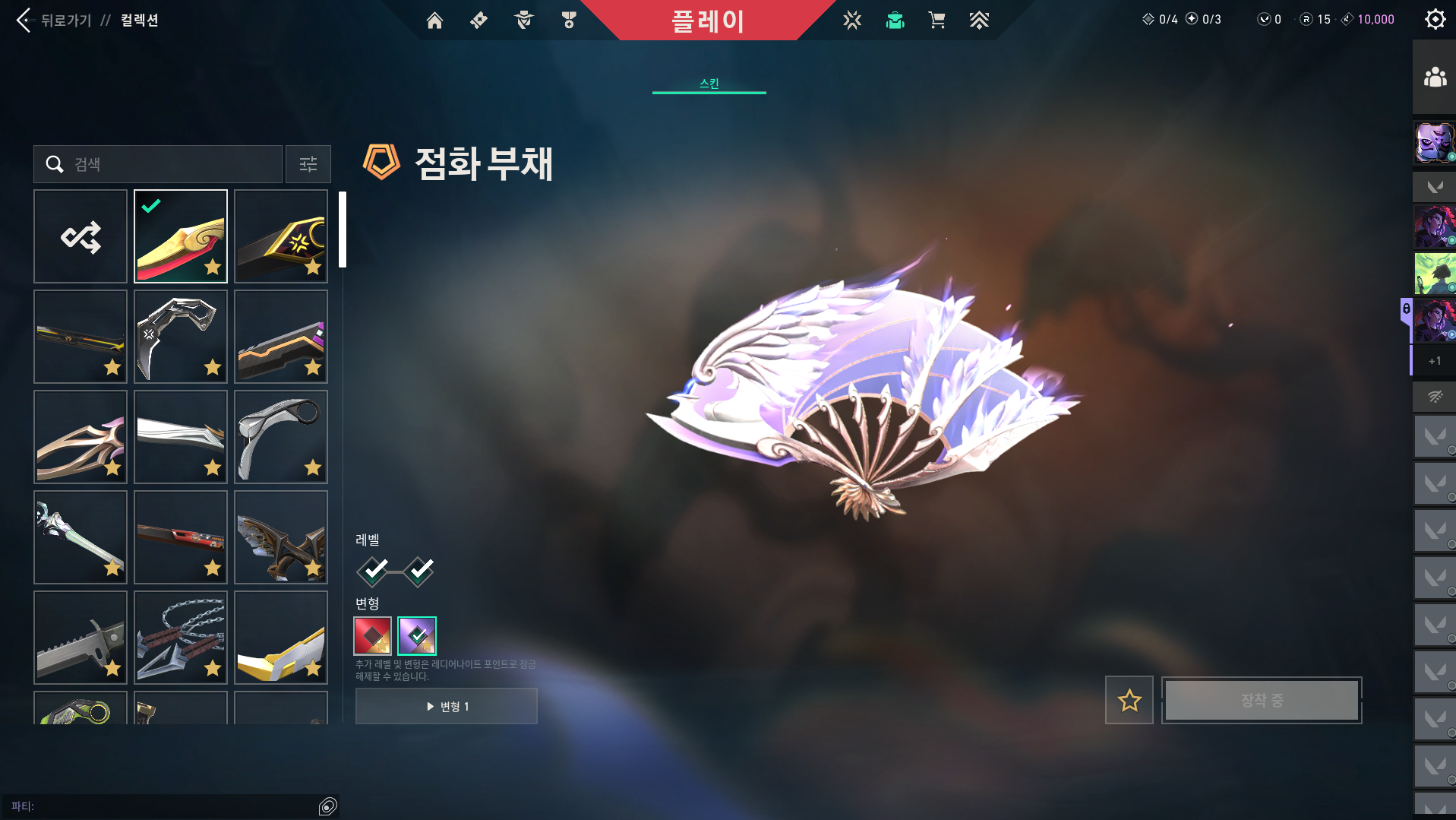This screenshot has width=1456, height=820.
Task: Click the battle pass ticket icon
Action: click(x=478, y=21)
